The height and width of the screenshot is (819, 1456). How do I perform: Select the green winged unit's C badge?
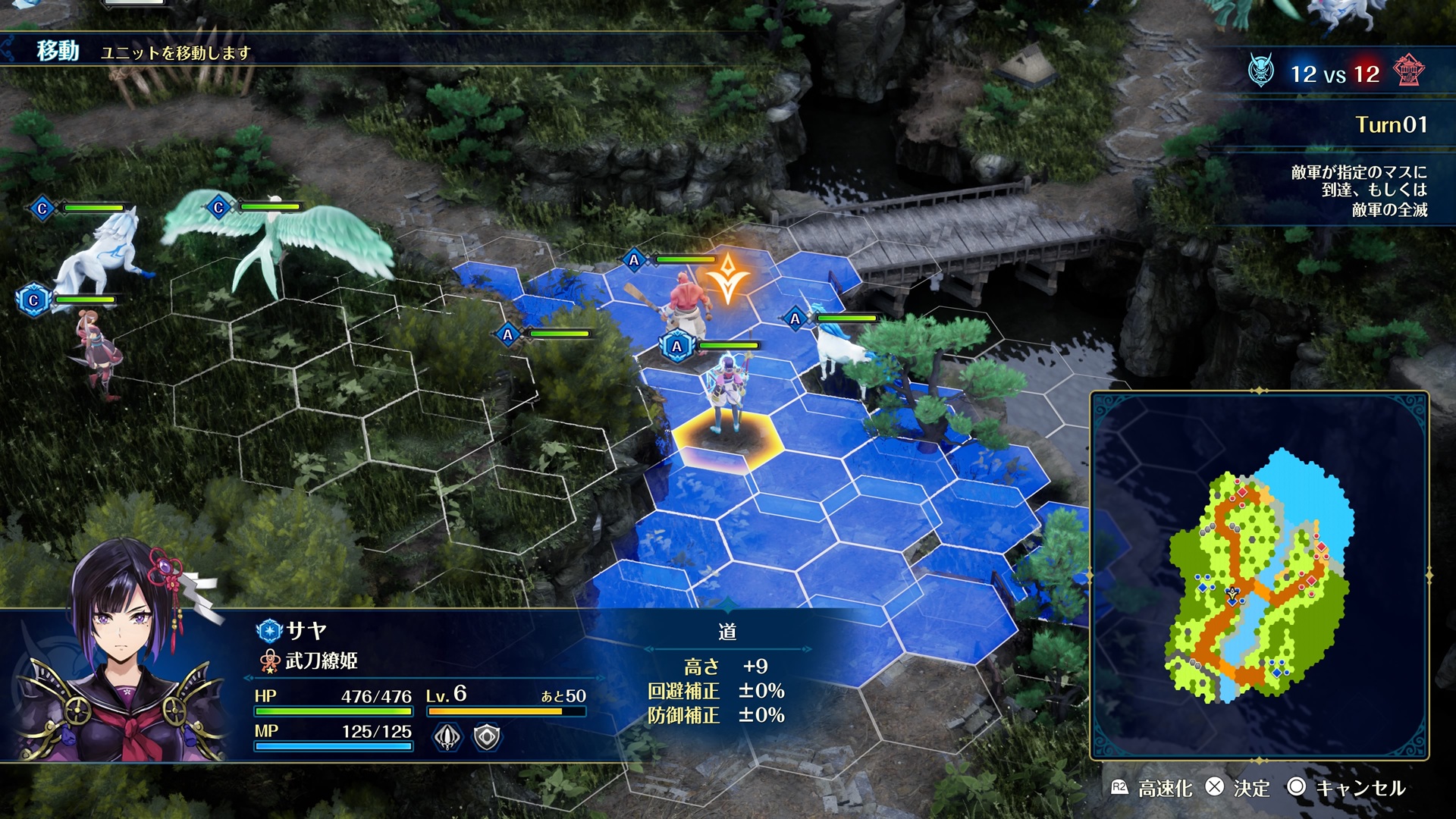(x=218, y=207)
